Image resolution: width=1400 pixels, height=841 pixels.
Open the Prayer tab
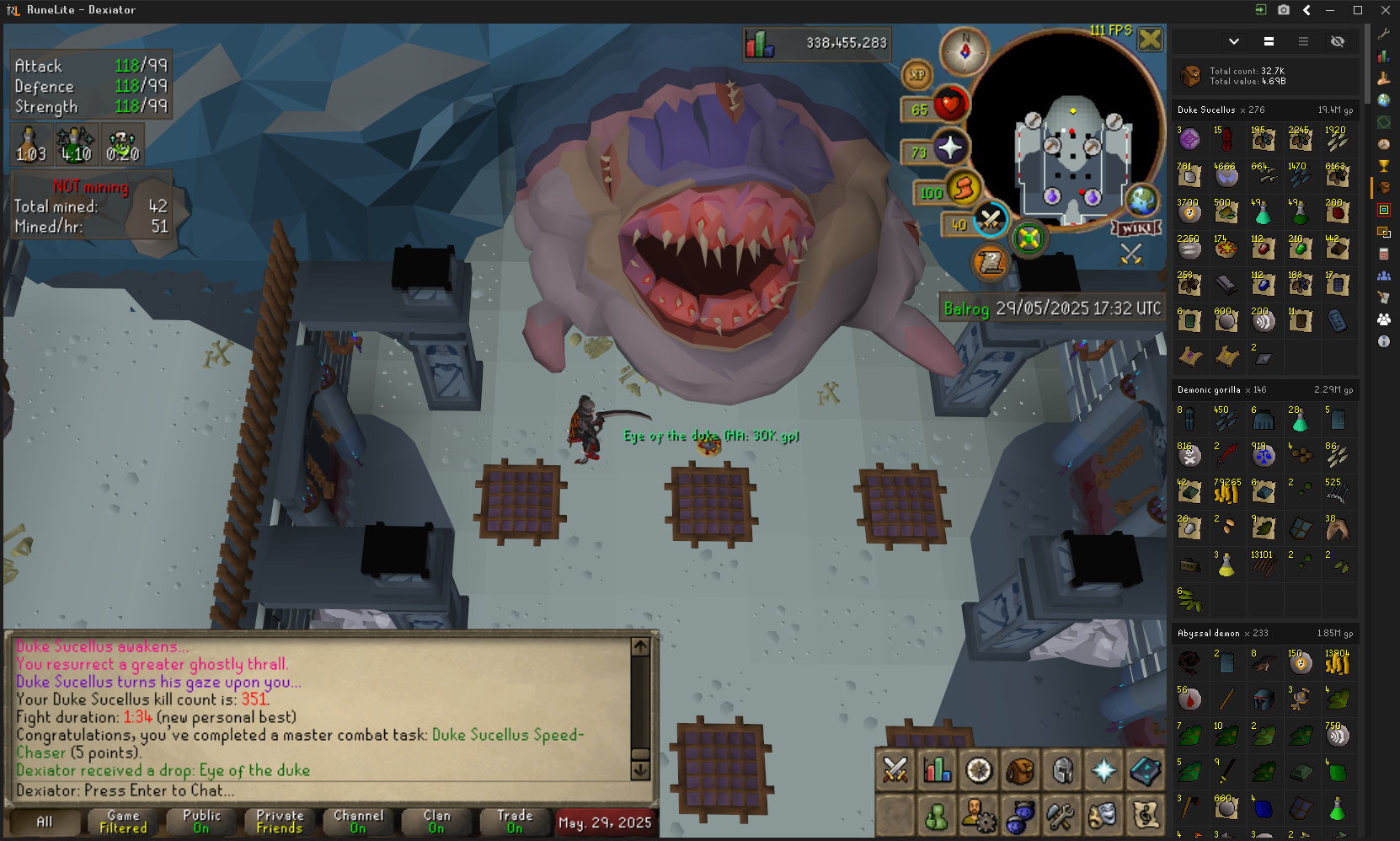[1103, 770]
